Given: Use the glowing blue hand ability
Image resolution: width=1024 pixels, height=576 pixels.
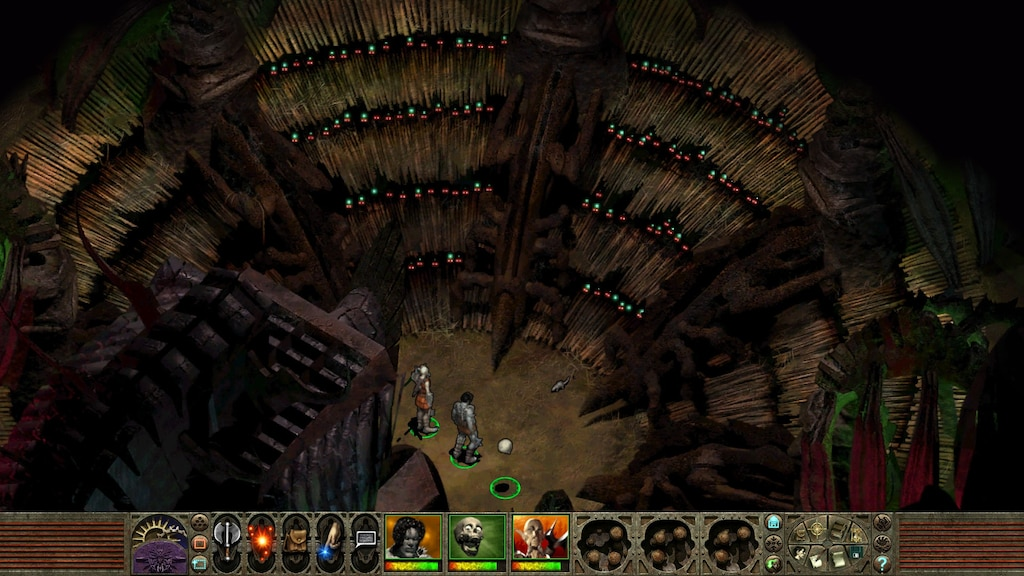Looking at the screenshot, I should tap(330, 538).
